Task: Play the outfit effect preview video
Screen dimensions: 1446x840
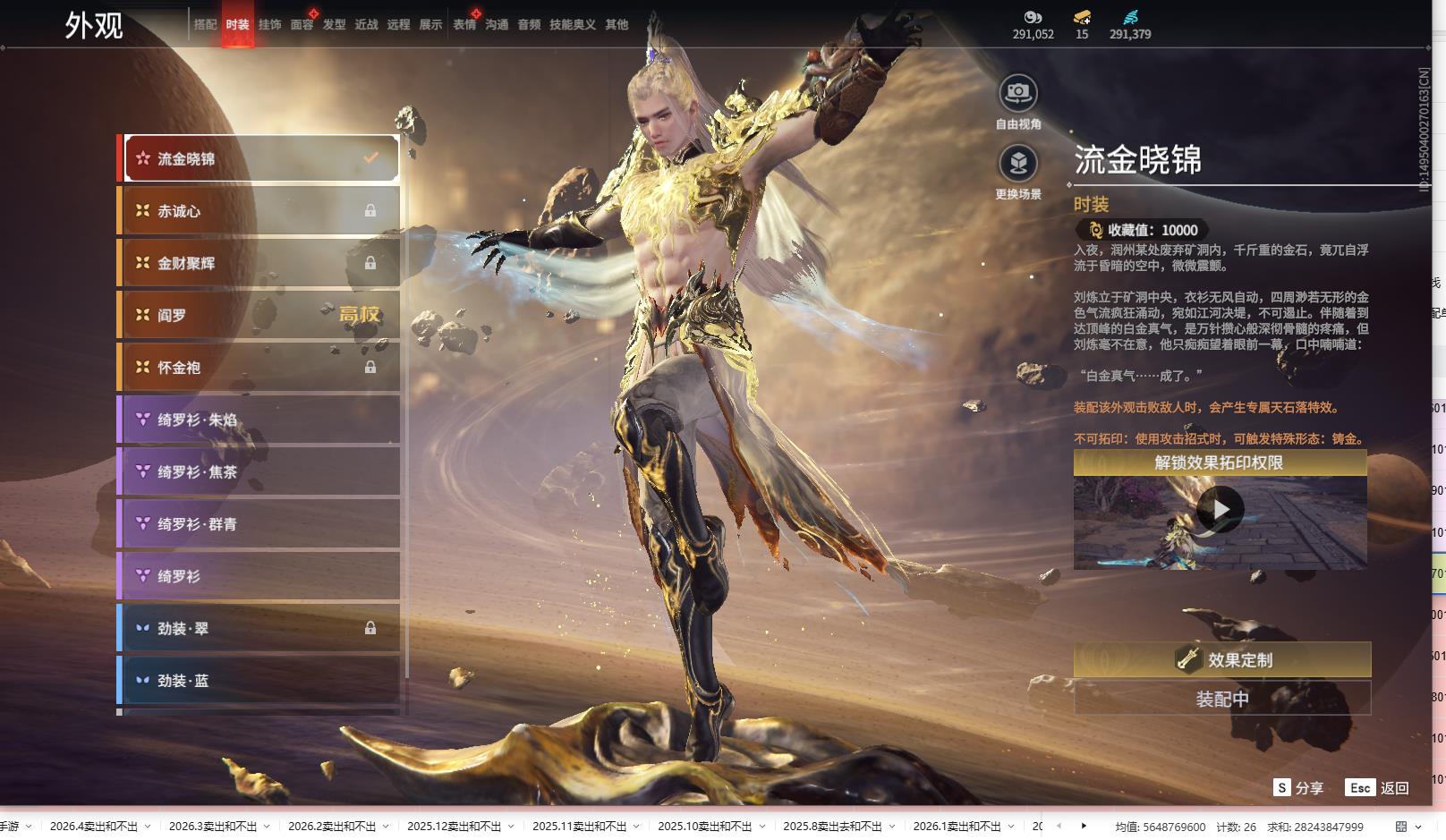Action: 1220,510
